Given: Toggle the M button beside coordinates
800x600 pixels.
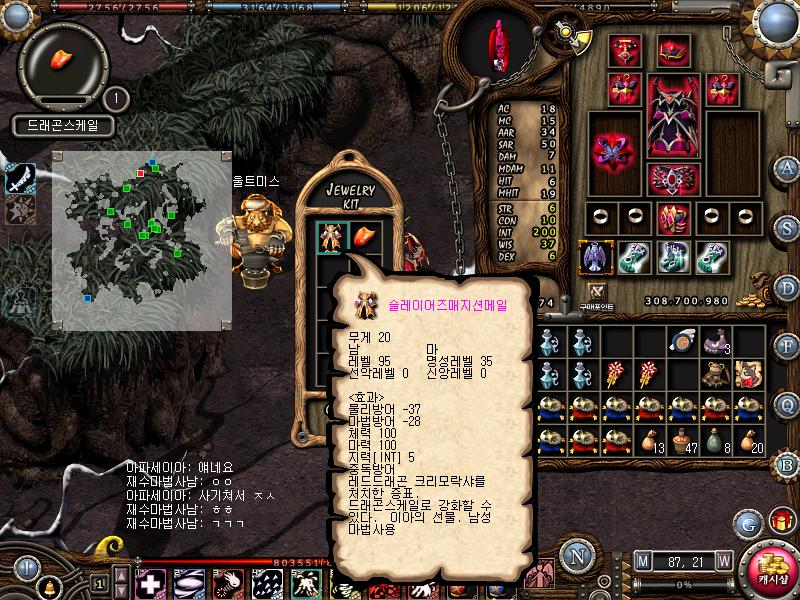Looking at the screenshot, I should [642, 560].
